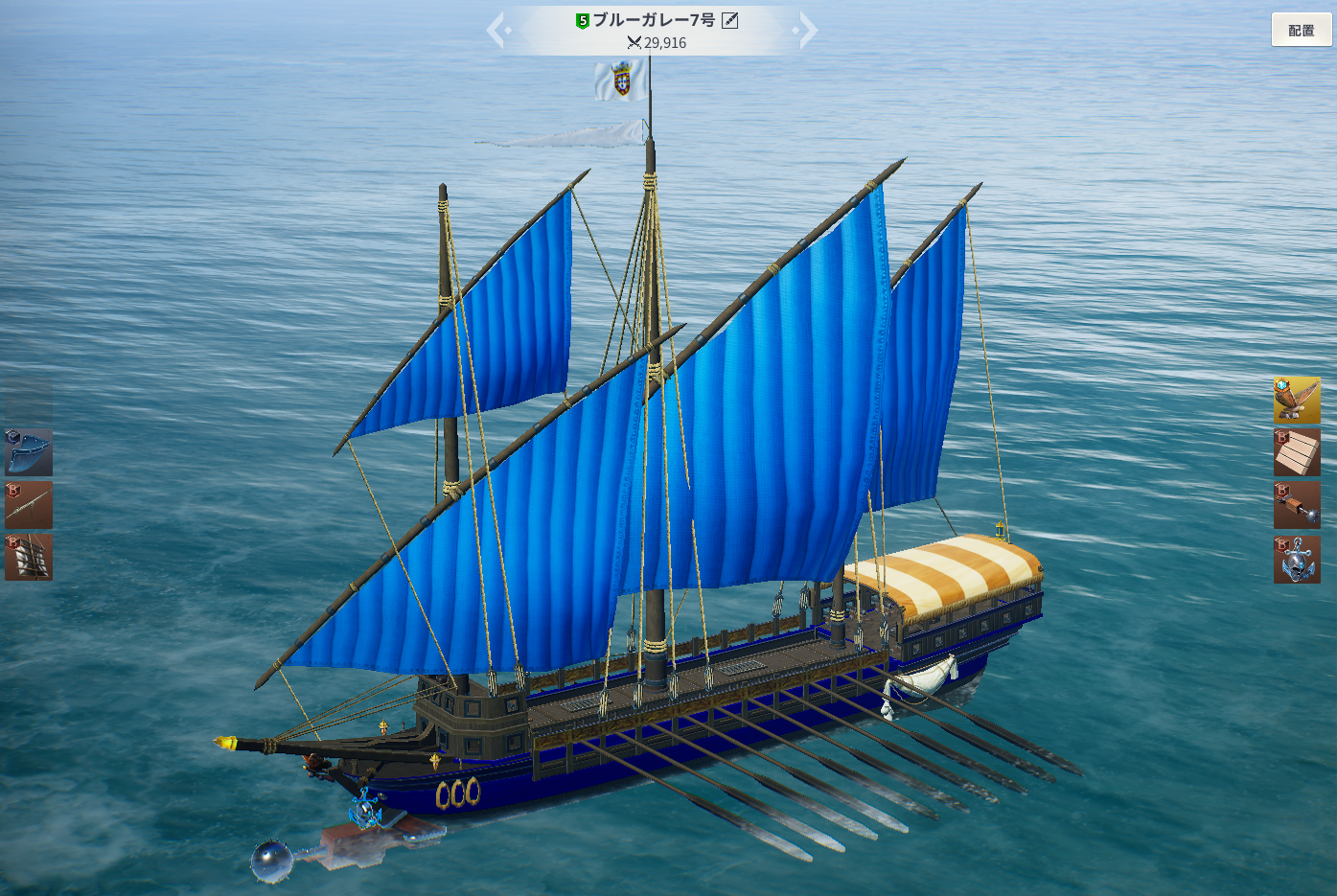
Task: Select the wooden planks equipment slot
Action: (1297, 452)
